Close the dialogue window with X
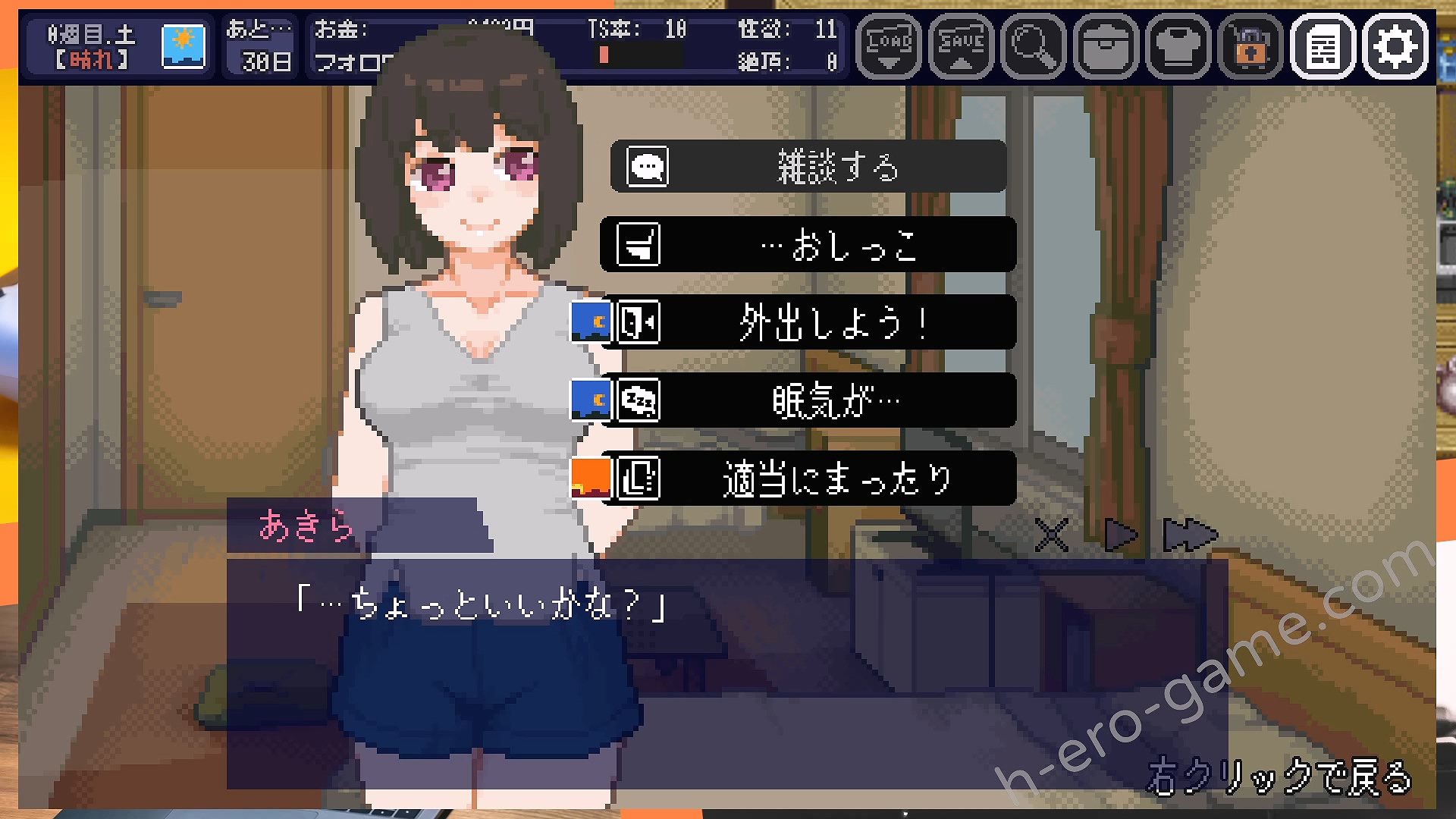Viewport: 1456px width, 819px height. [1052, 535]
